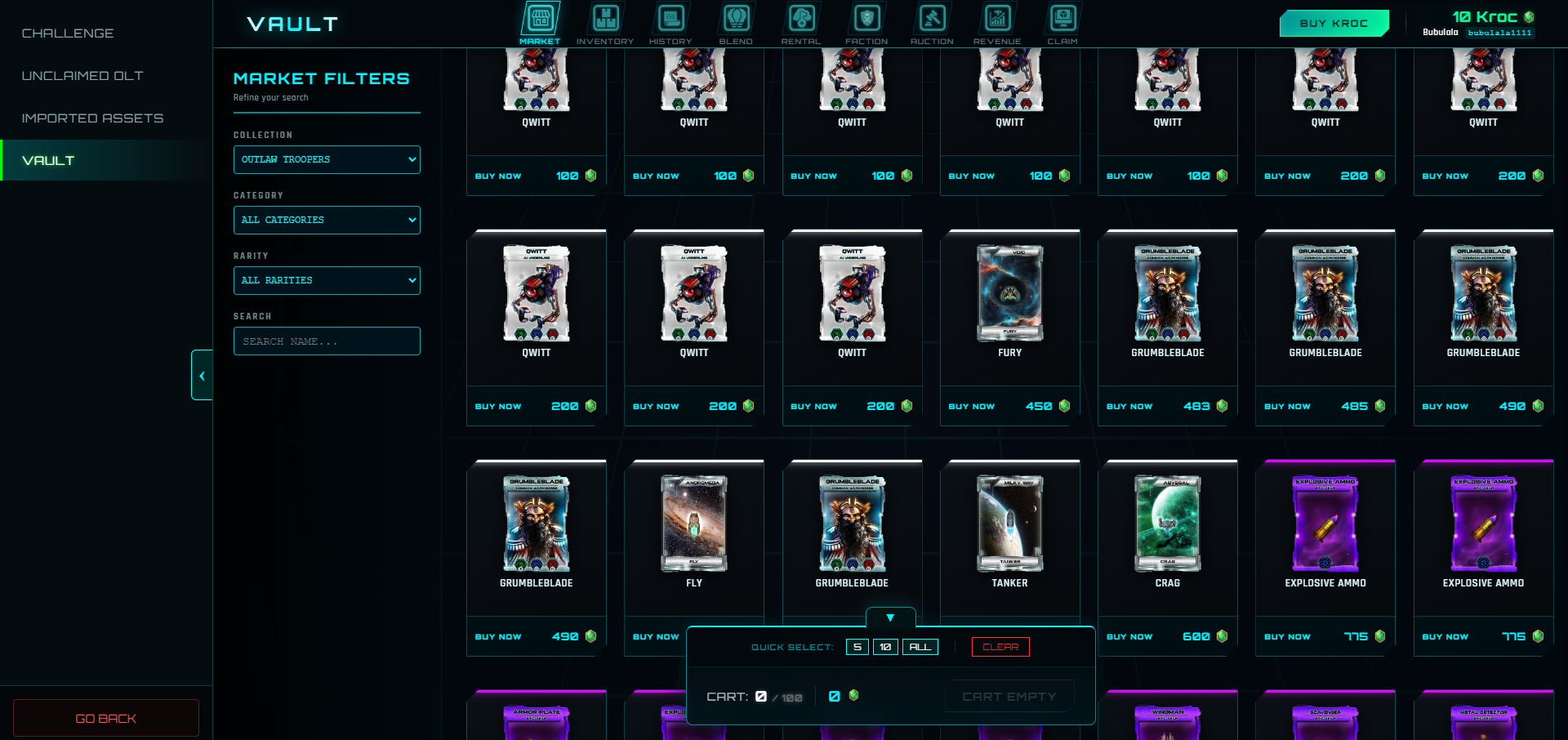Open the History tab

tap(670, 25)
